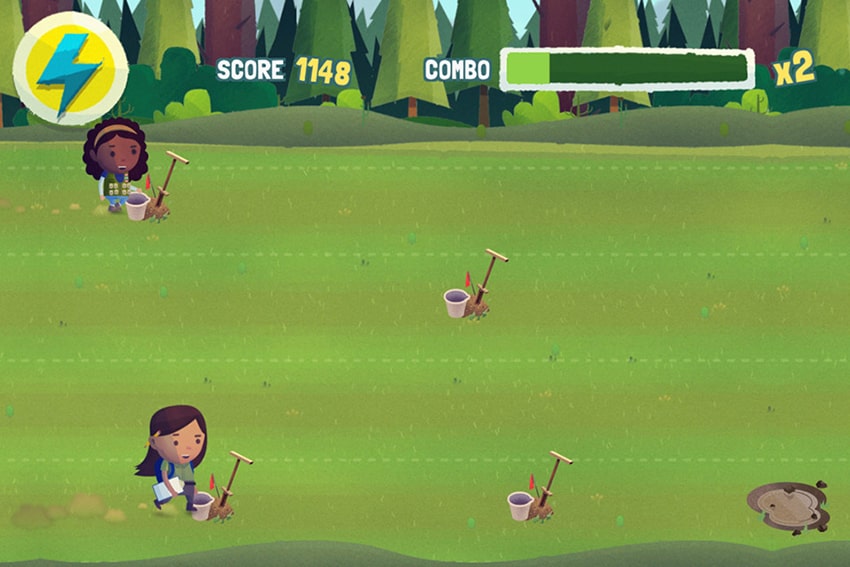
Task: Activate the lightning bolt power button
Action: click(70, 69)
